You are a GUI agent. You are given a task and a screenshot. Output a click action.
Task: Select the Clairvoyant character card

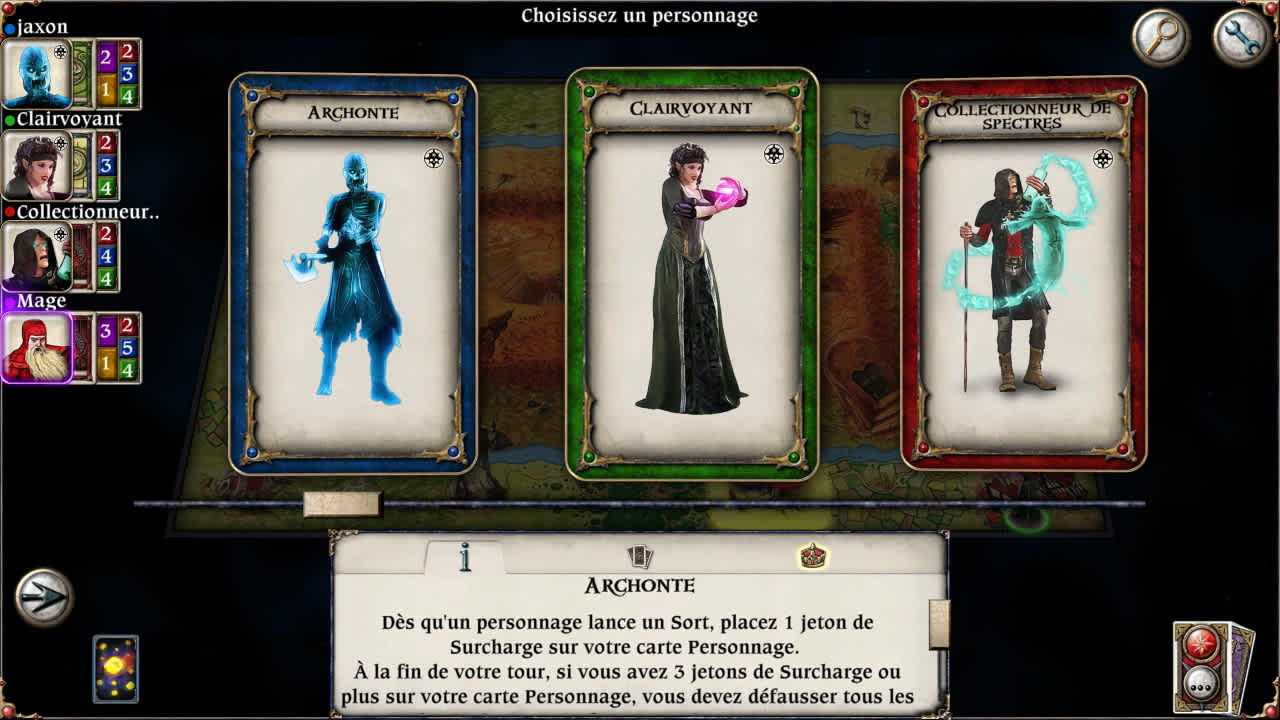(x=691, y=275)
